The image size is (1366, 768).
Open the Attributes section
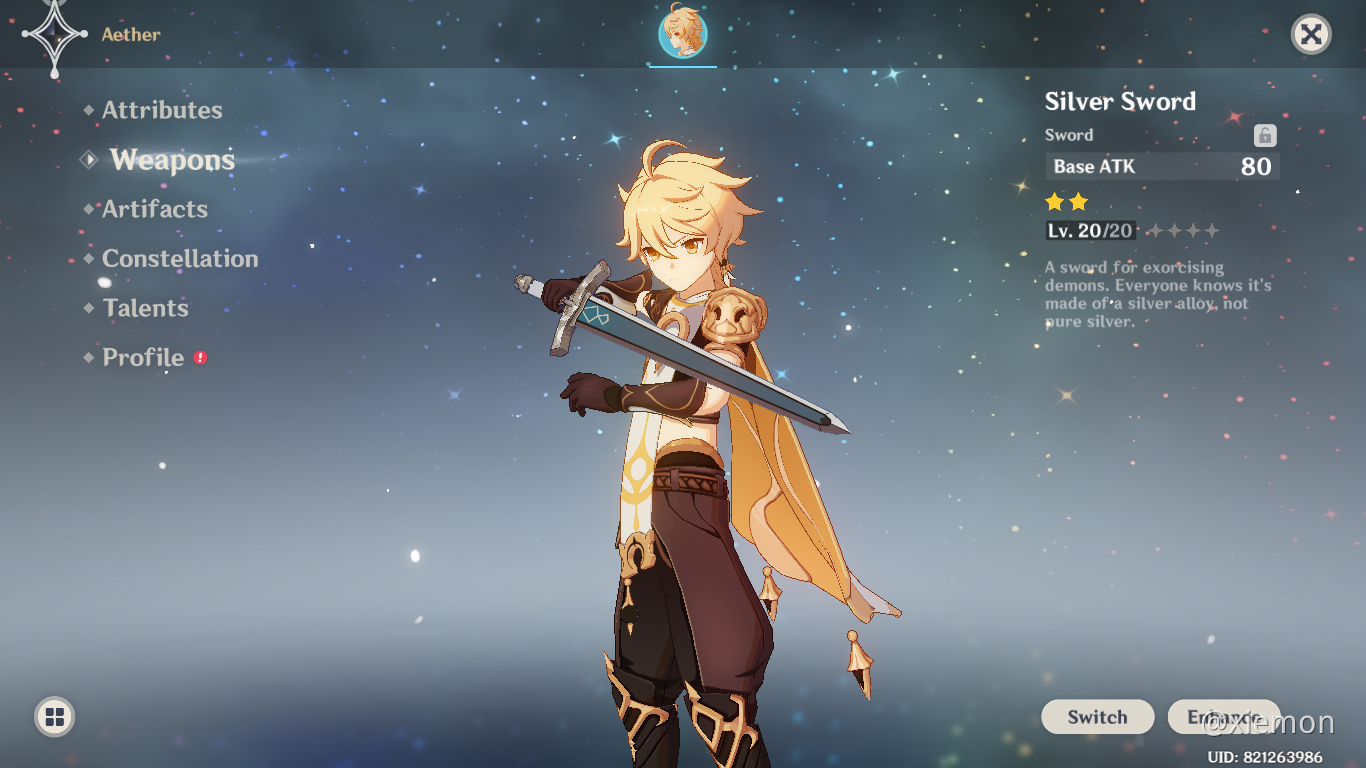[x=161, y=110]
